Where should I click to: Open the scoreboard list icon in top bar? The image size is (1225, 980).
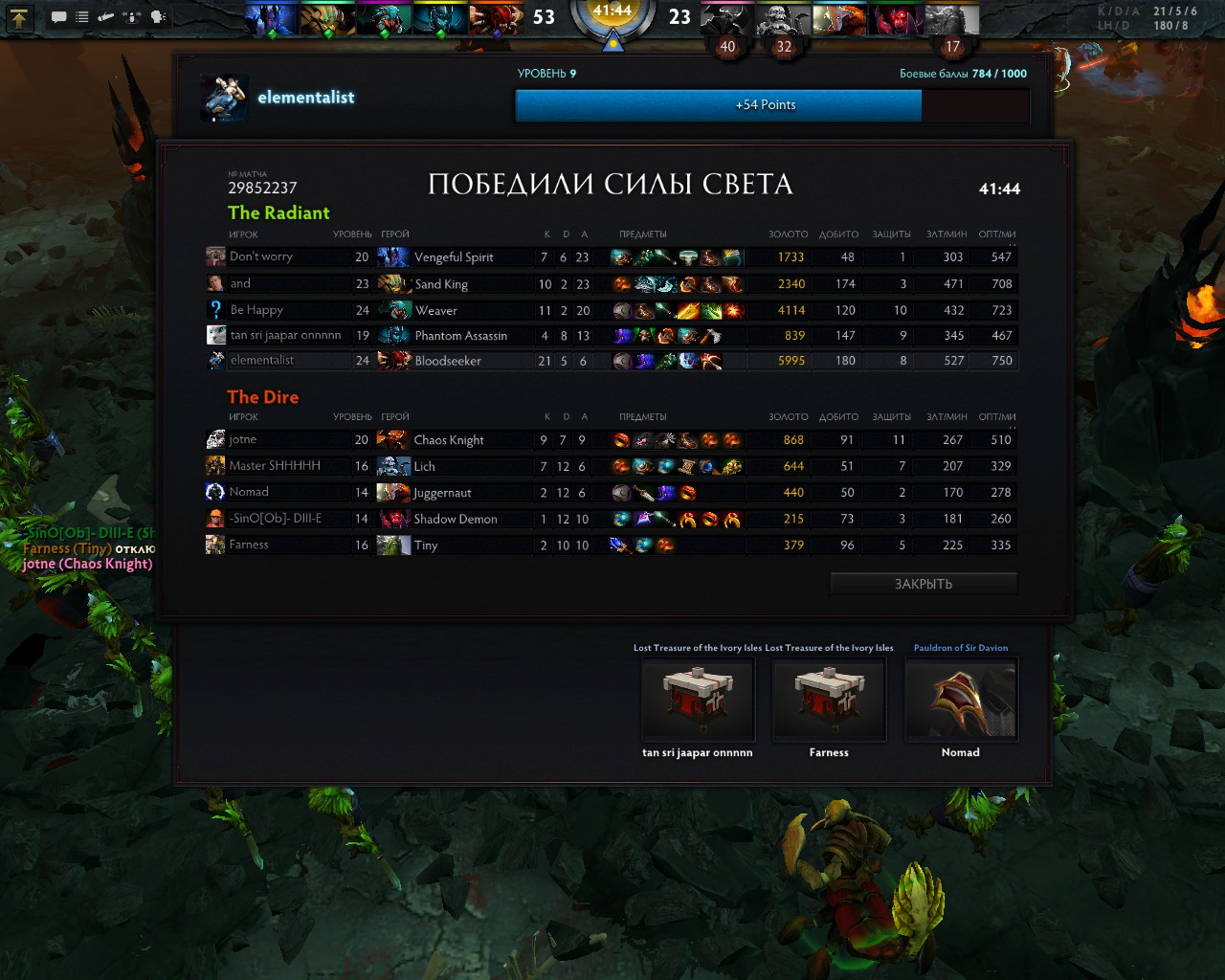click(82, 16)
